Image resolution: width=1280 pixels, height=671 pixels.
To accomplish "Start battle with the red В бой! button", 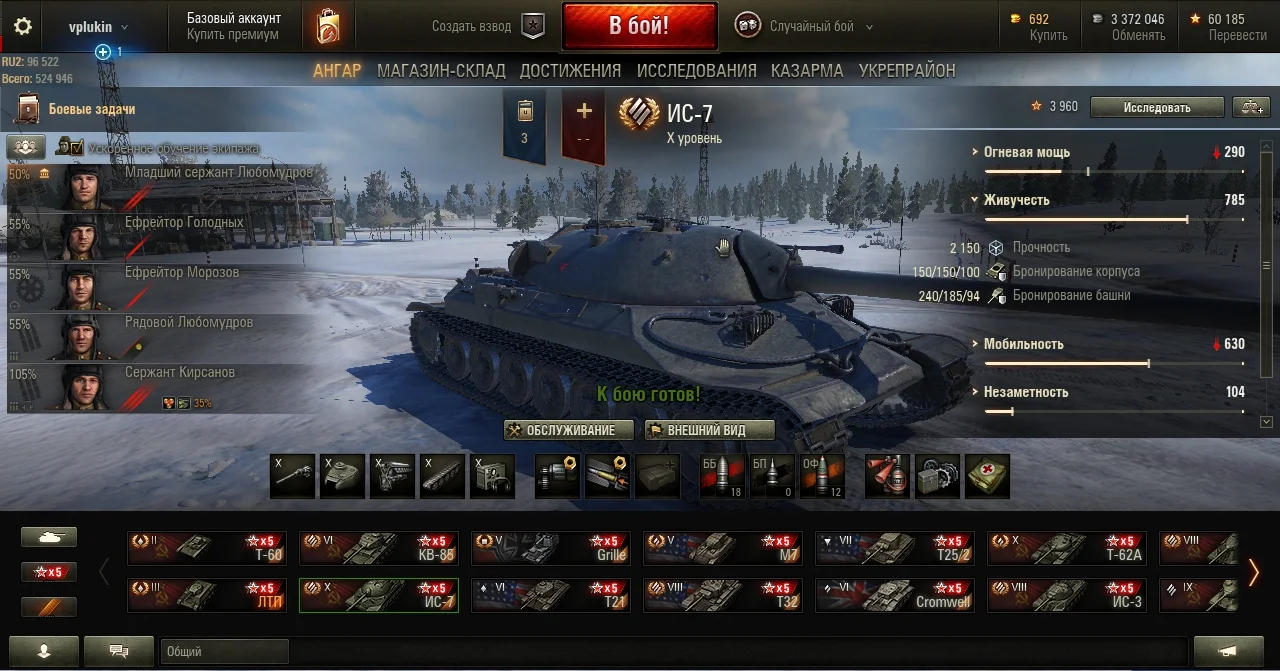I will (639, 26).
